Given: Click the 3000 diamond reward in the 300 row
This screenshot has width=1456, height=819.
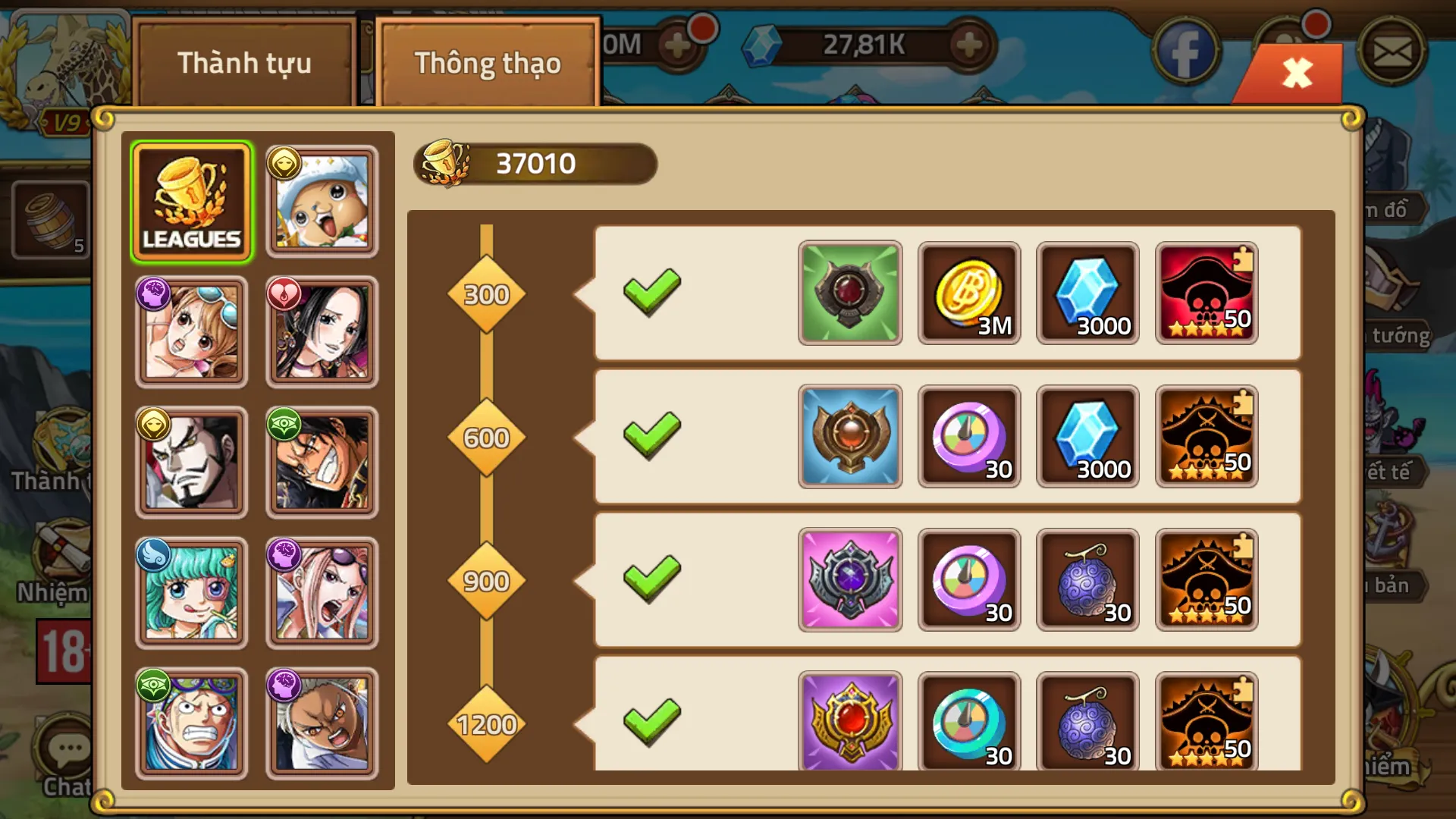Looking at the screenshot, I should 1087,293.
